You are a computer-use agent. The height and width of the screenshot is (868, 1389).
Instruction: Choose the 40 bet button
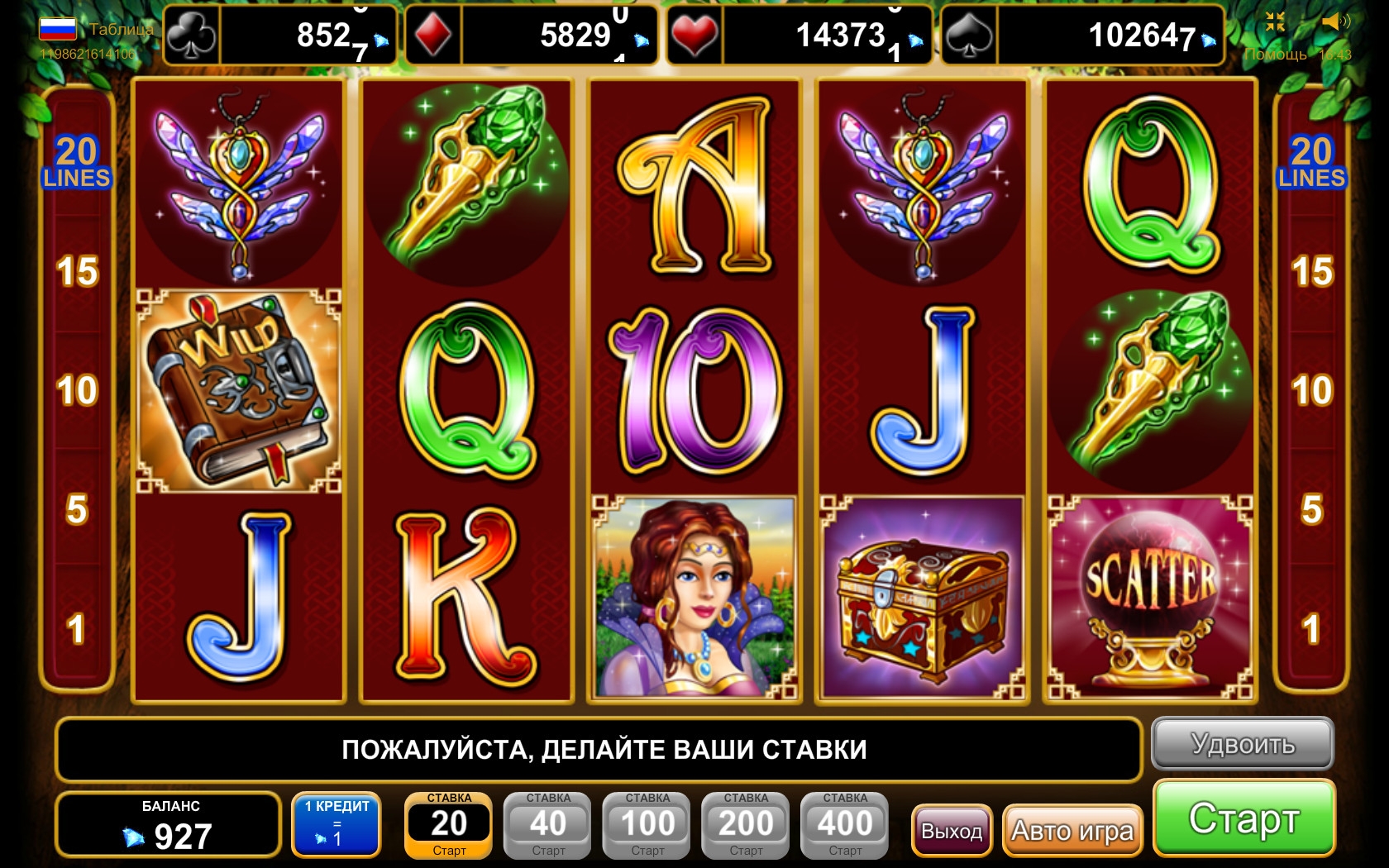(548, 825)
